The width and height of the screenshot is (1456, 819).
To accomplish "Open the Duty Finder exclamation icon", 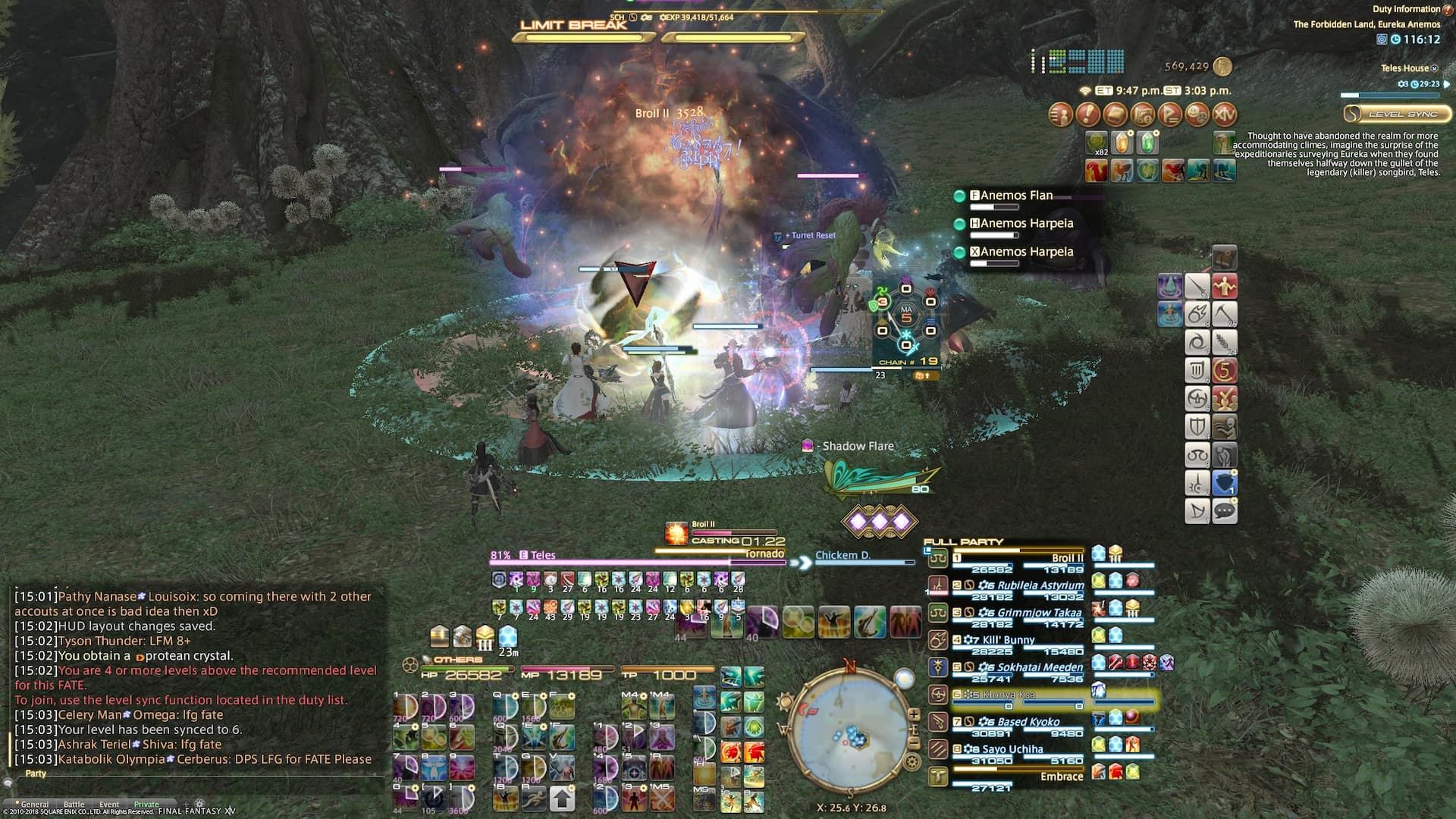I will [x=1087, y=116].
